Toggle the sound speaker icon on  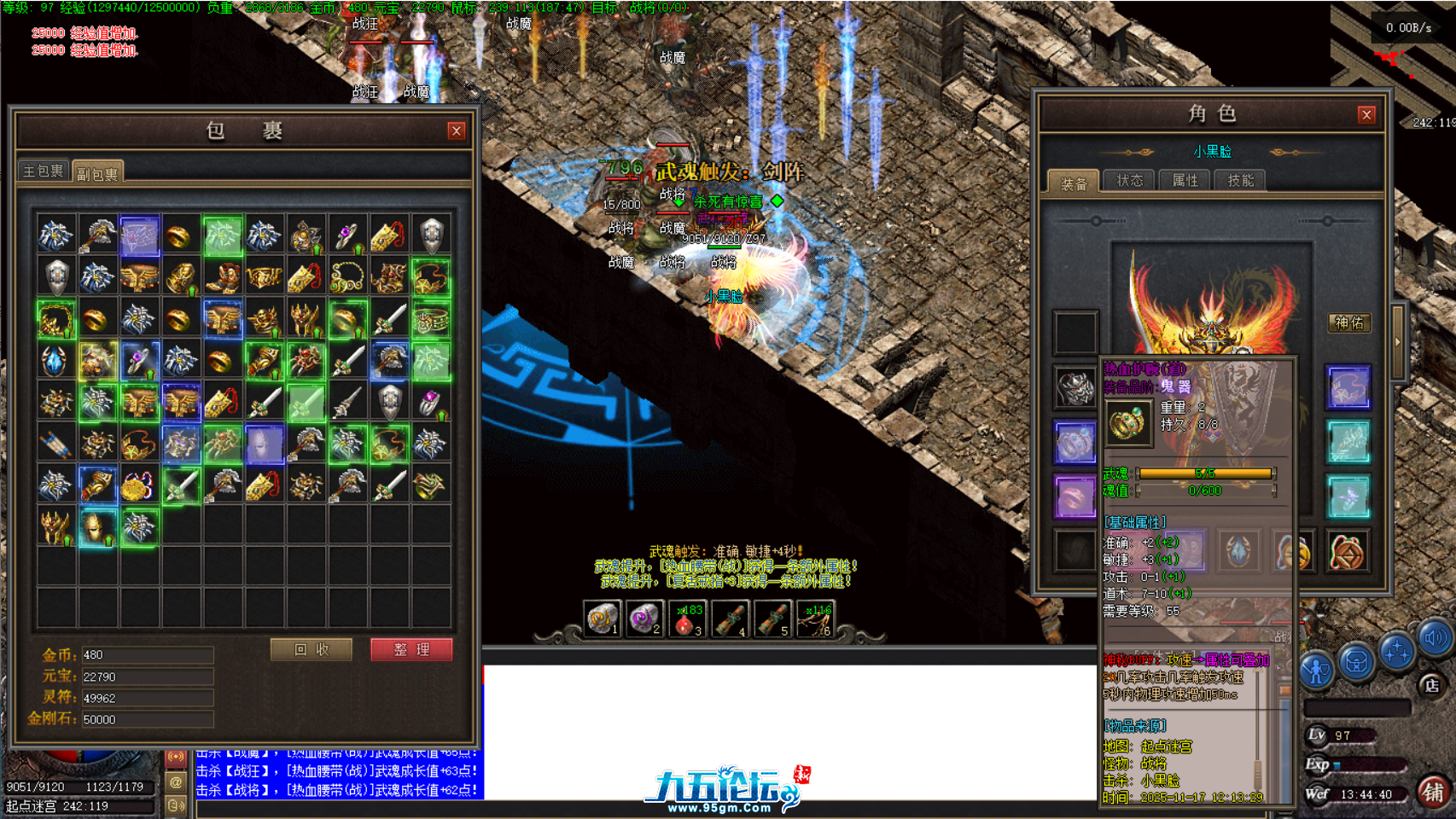point(1433,640)
